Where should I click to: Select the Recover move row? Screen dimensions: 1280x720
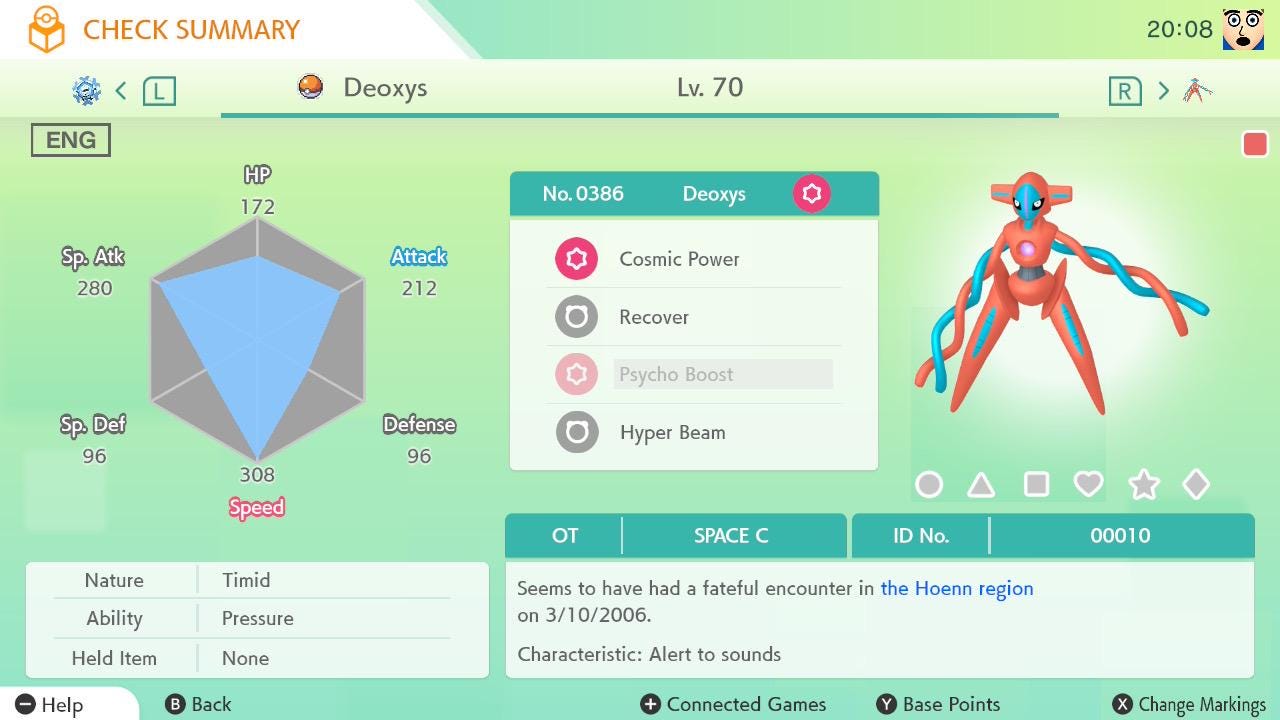point(654,317)
